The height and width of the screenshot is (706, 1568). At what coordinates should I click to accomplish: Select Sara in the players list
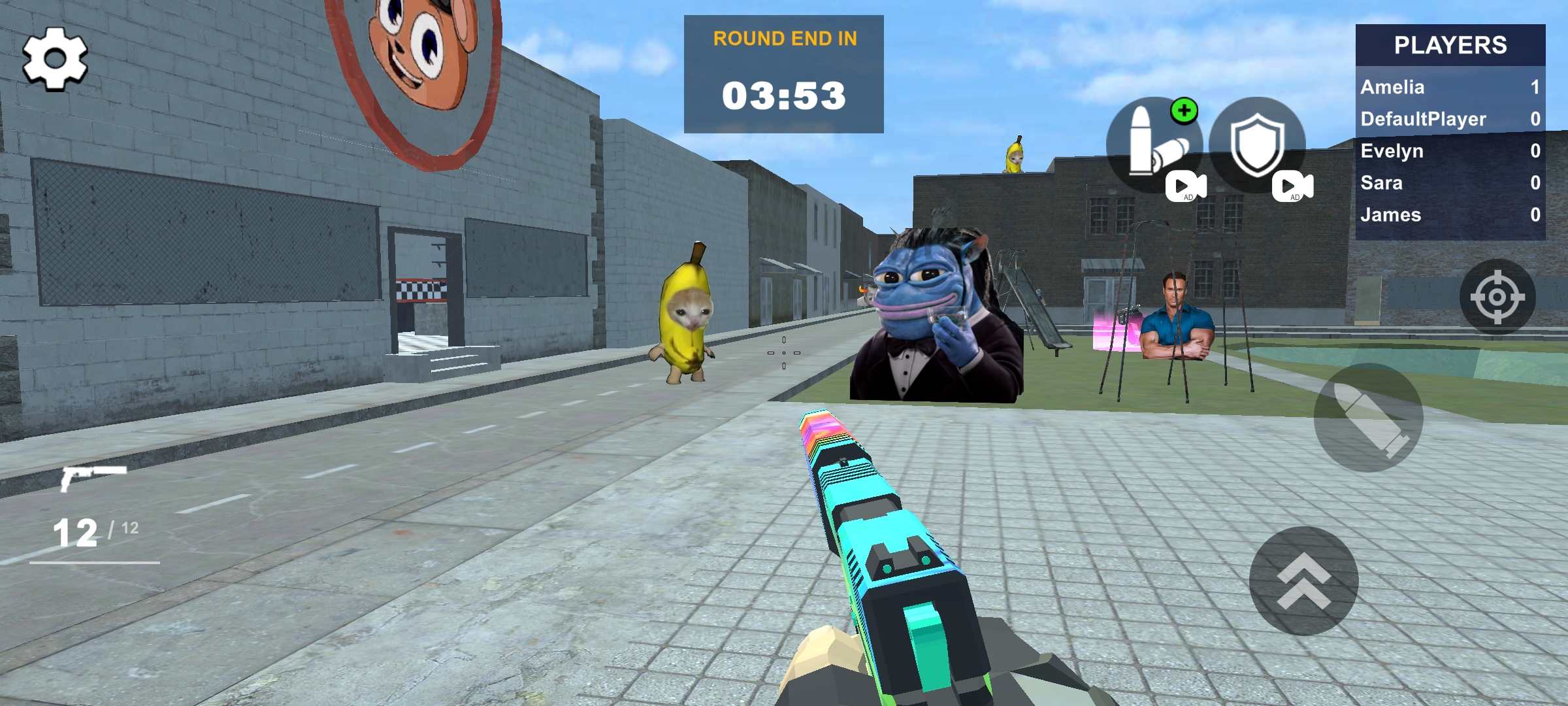coord(1450,183)
